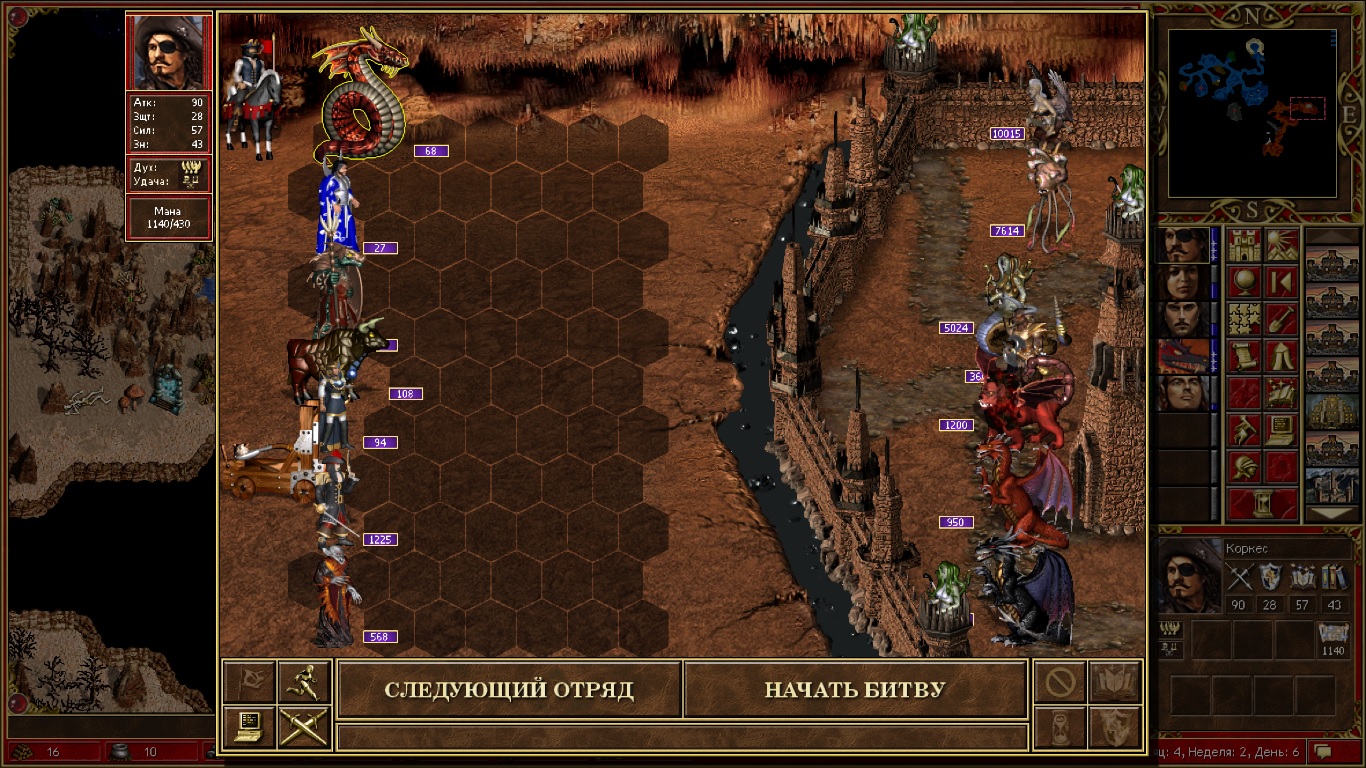The image size is (1366, 768).
Task: Open the kingdom overview castle icon
Action: click(1245, 245)
